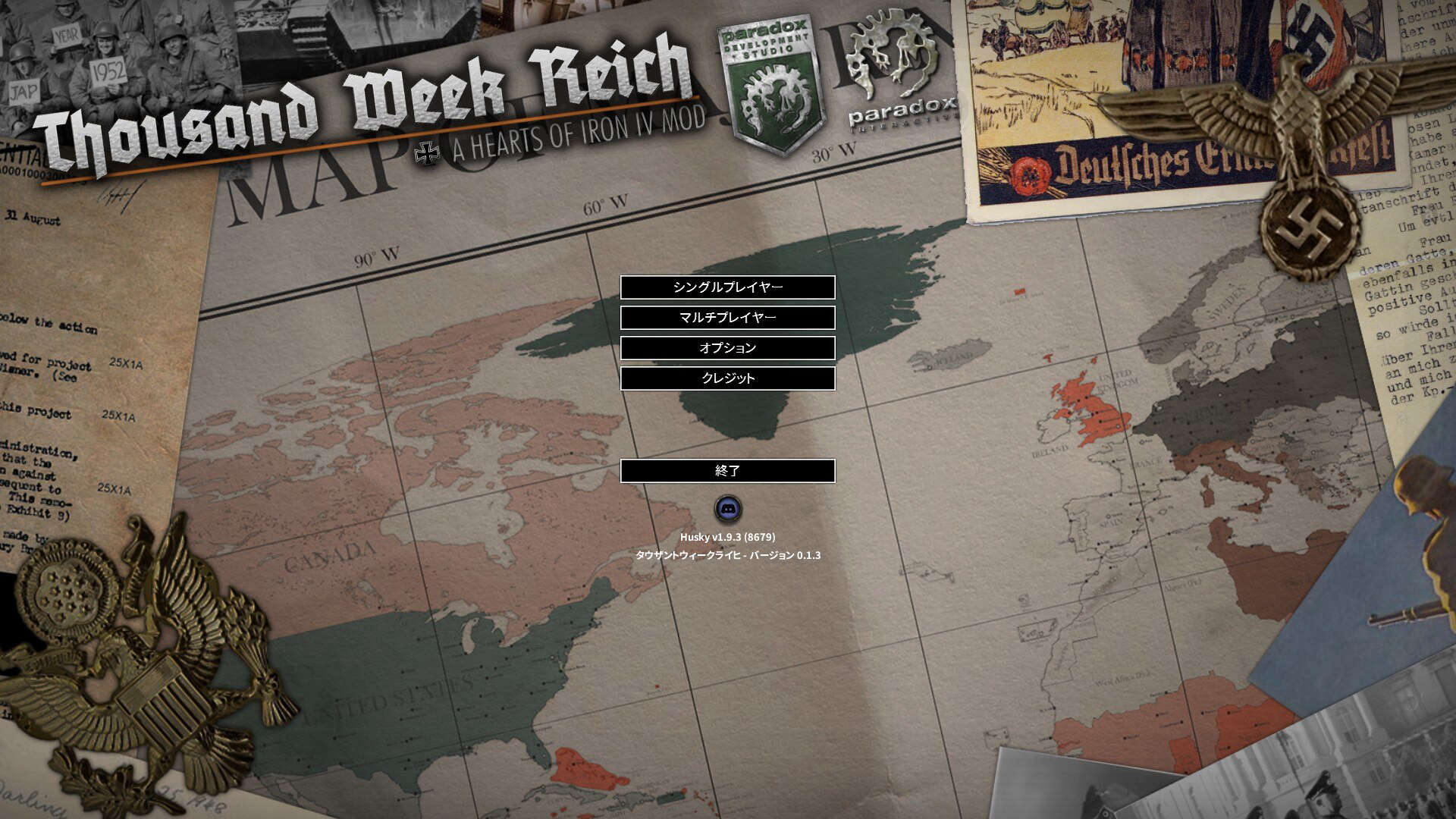
Task: Click マルチプレイヤー to start multiplayer
Action: [x=728, y=318]
